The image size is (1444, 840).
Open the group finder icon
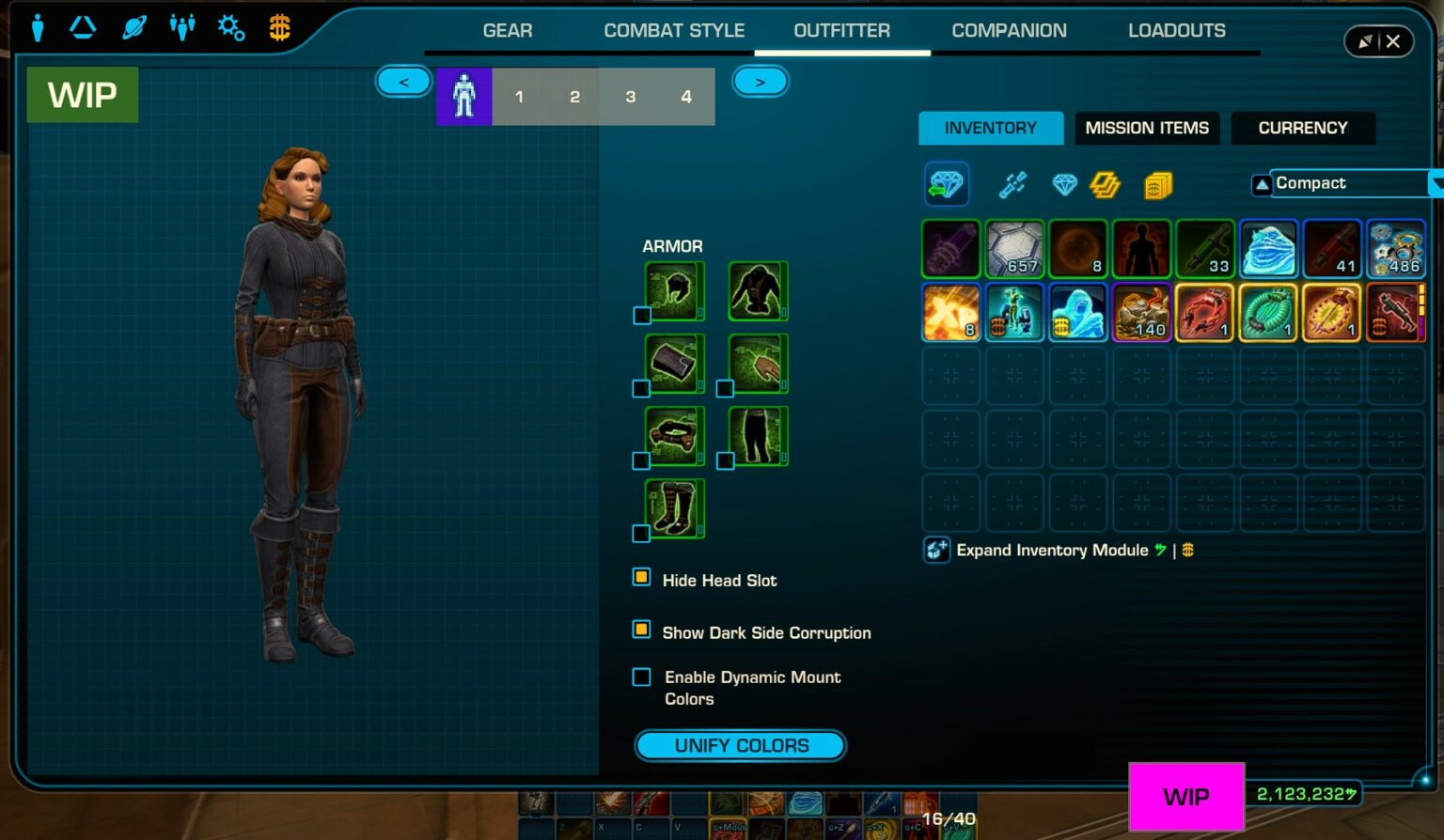[182, 27]
